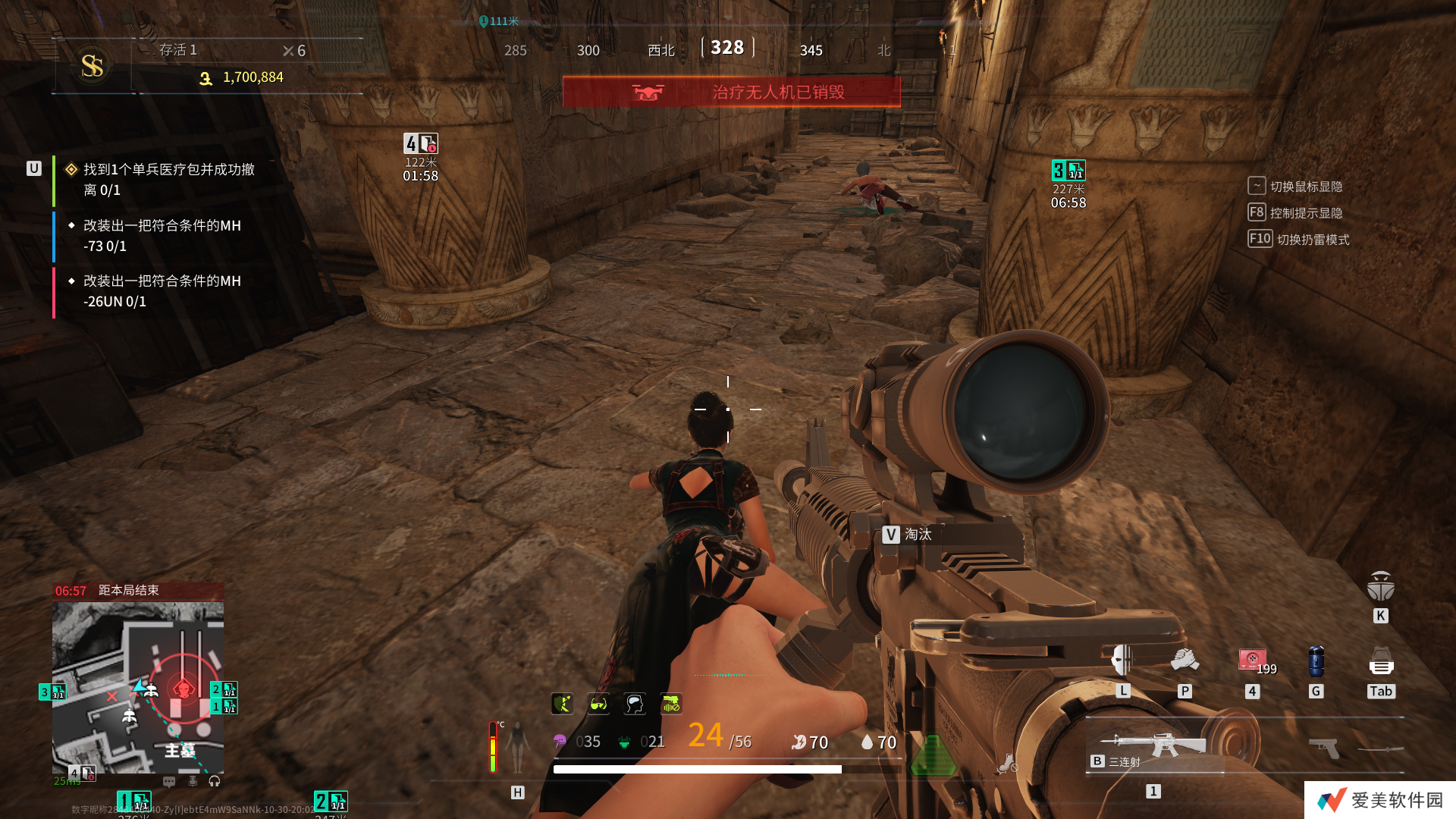This screenshot has width=1456, height=819.
Task: Select the MH-73 modification objective
Action: (162, 236)
